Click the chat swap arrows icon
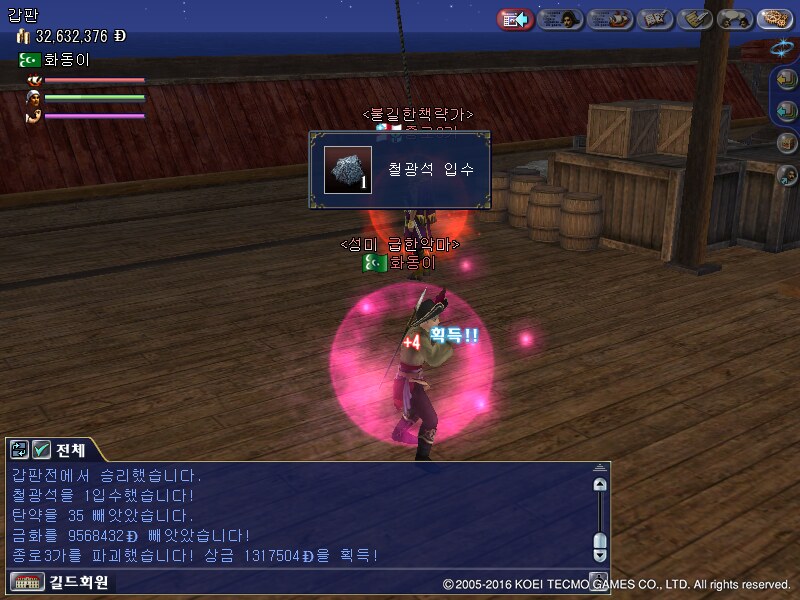 coord(20,449)
